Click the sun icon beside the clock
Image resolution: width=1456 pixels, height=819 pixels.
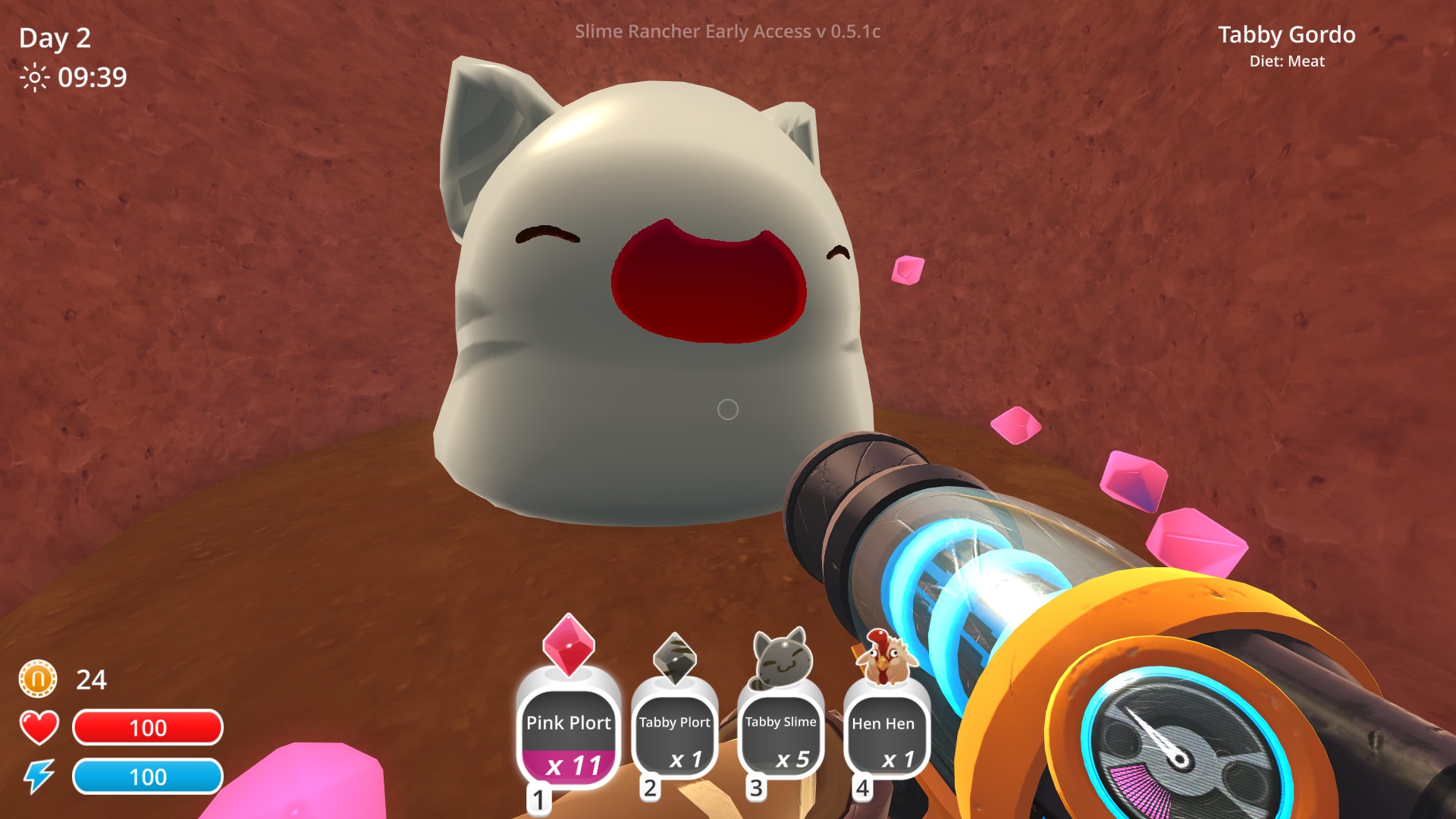[x=33, y=77]
